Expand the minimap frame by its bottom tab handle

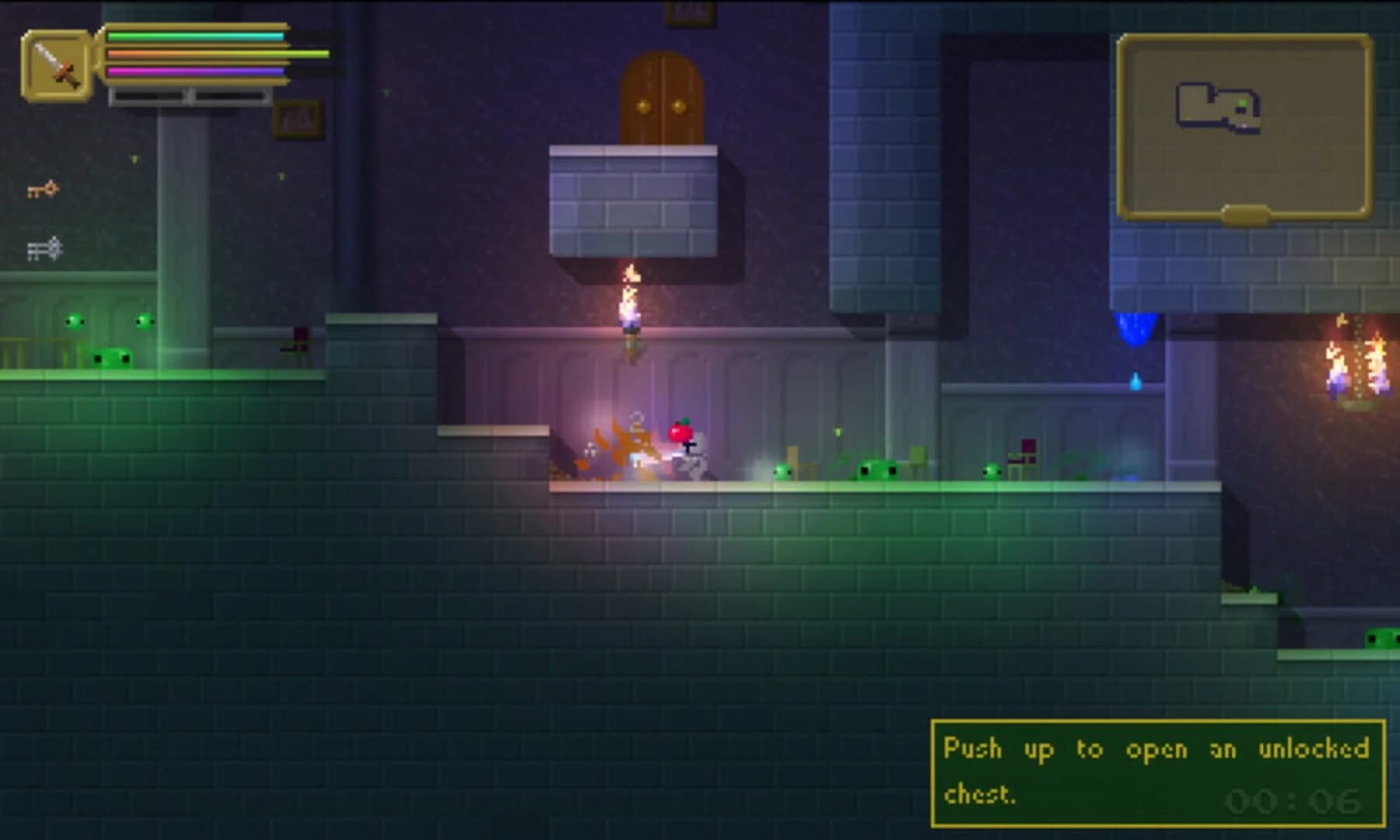pos(1246,215)
